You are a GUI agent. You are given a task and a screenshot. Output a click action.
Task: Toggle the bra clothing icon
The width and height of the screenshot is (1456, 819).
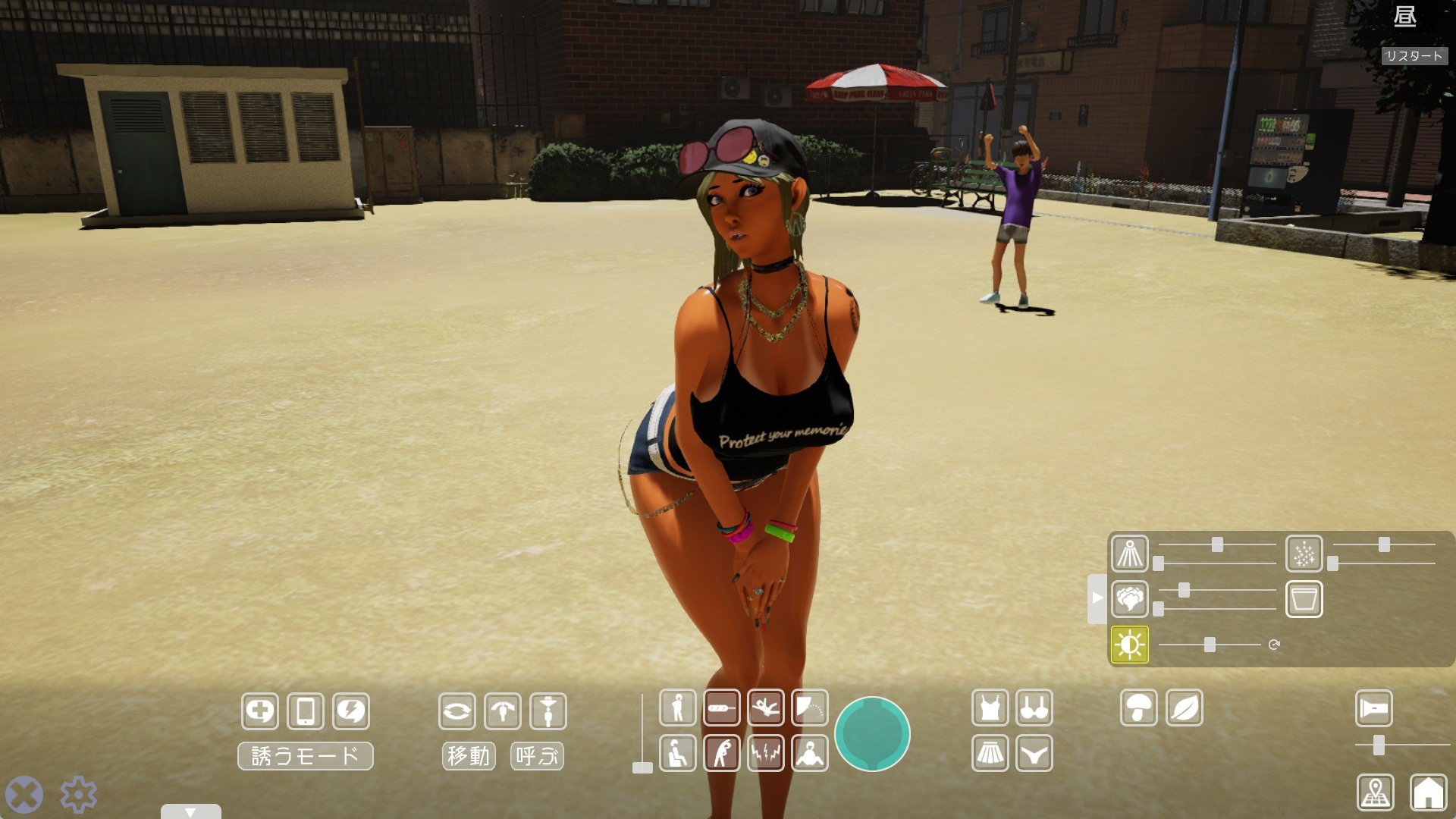pyautogui.click(x=1034, y=708)
